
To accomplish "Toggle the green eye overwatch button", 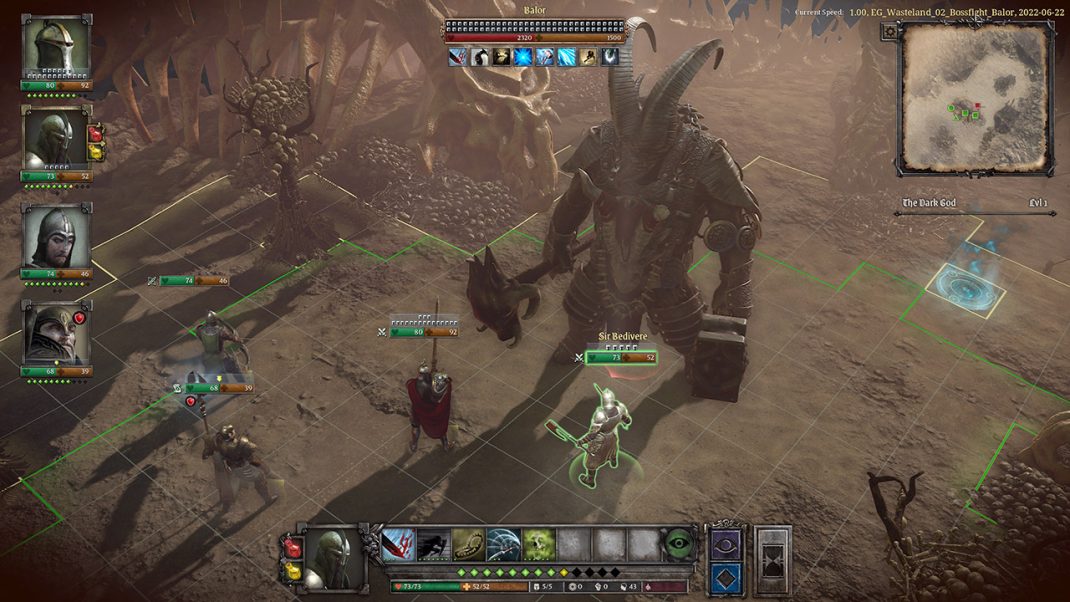I will click(680, 544).
